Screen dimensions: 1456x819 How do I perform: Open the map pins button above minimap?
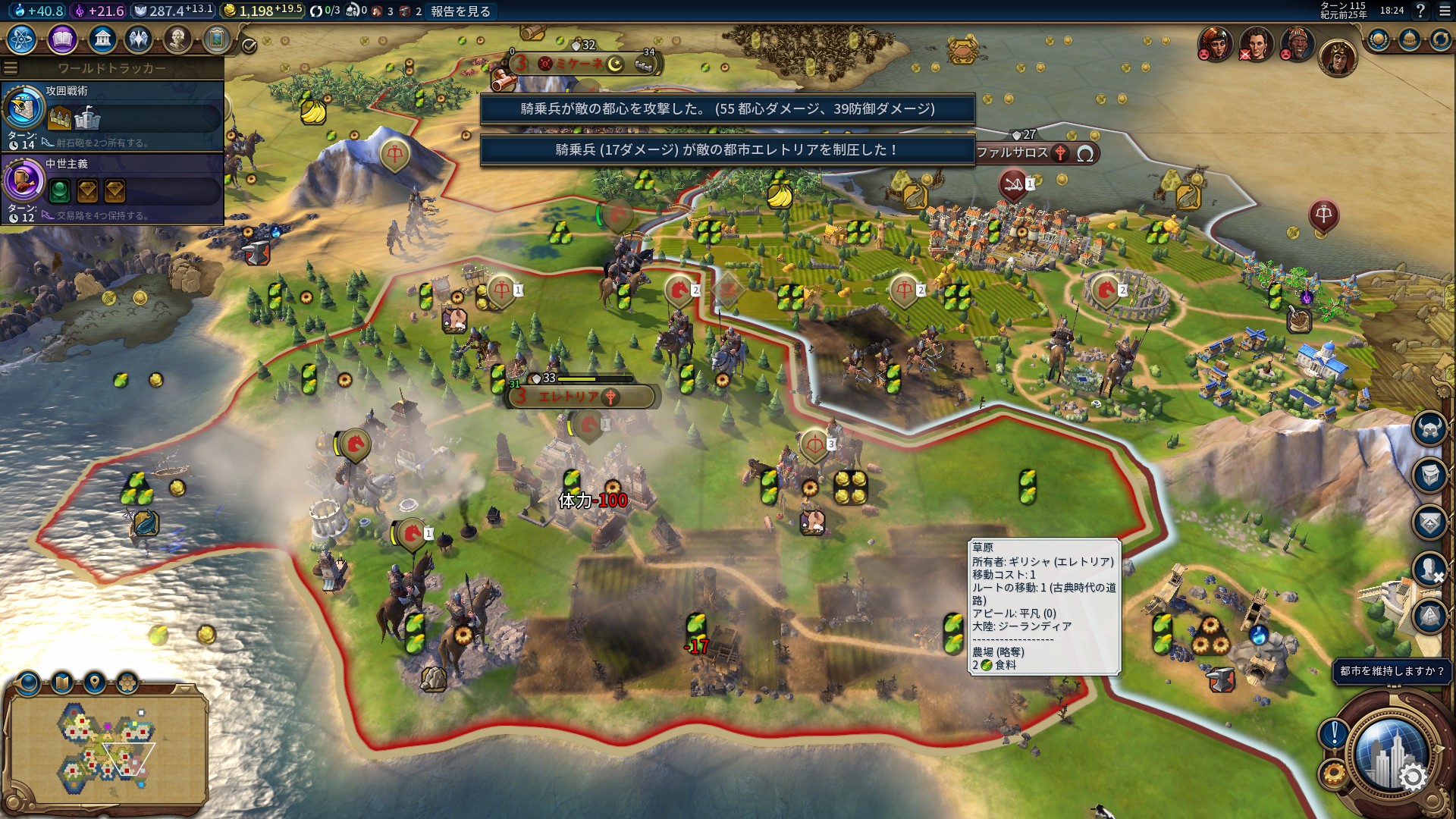[x=95, y=683]
